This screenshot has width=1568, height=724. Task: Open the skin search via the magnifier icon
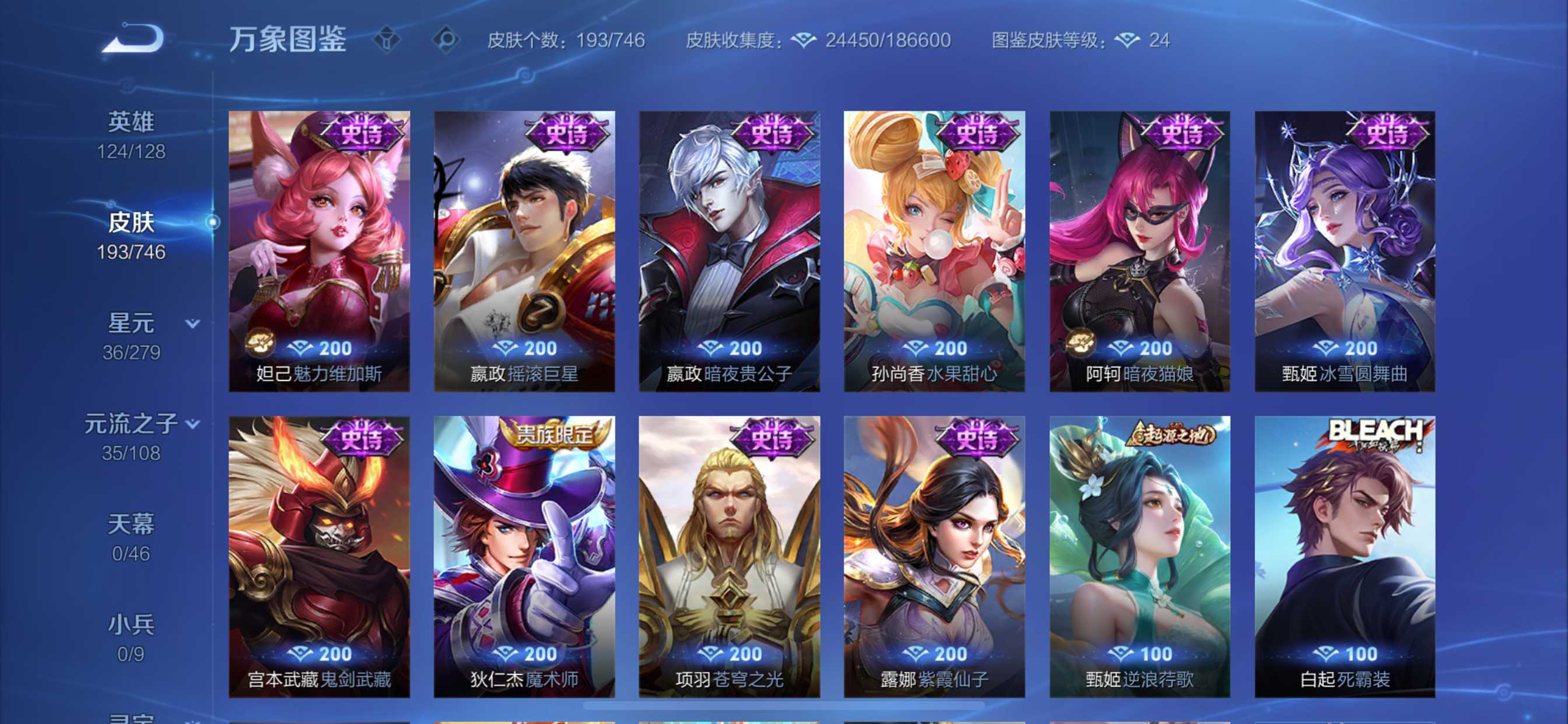[x=446, y=40]
